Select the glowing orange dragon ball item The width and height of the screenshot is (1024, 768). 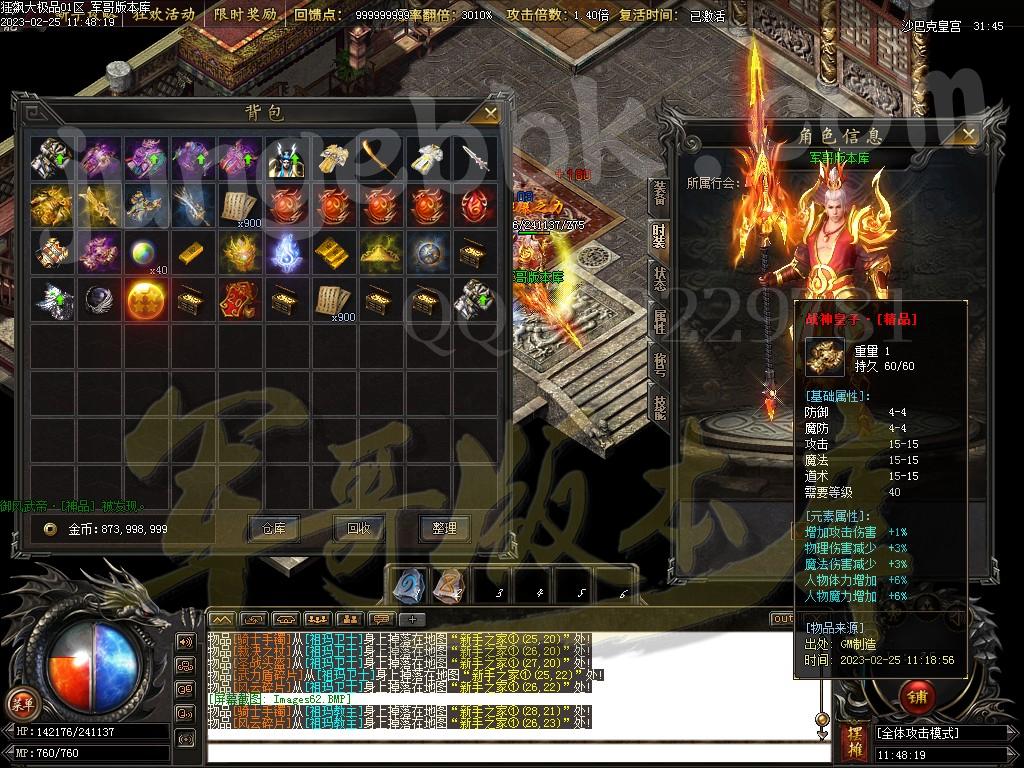pyautogui.click(x=143, y=299)
